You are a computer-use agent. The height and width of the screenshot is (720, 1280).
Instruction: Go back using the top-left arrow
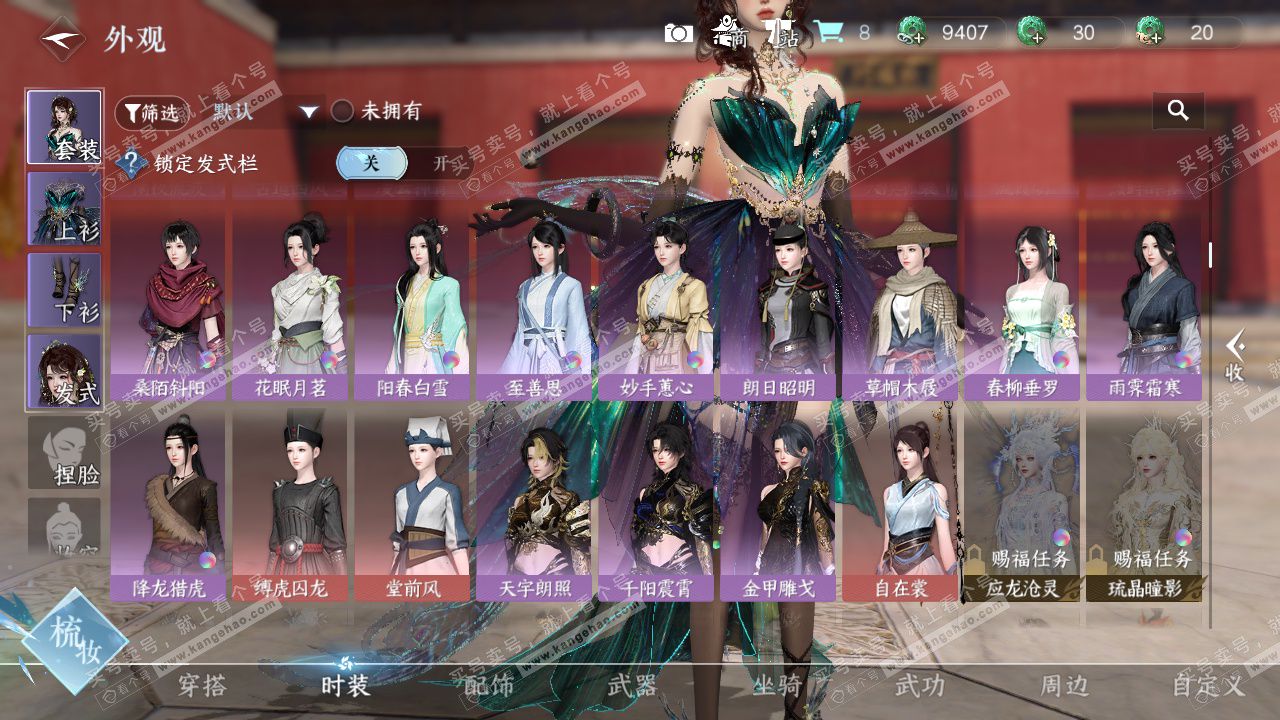coord(62,40)
